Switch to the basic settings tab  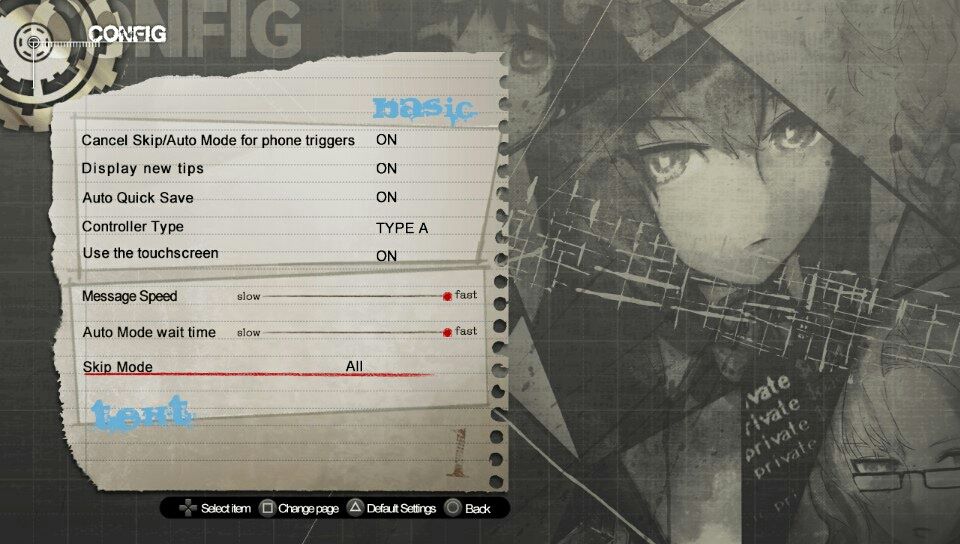pos(421,109)
